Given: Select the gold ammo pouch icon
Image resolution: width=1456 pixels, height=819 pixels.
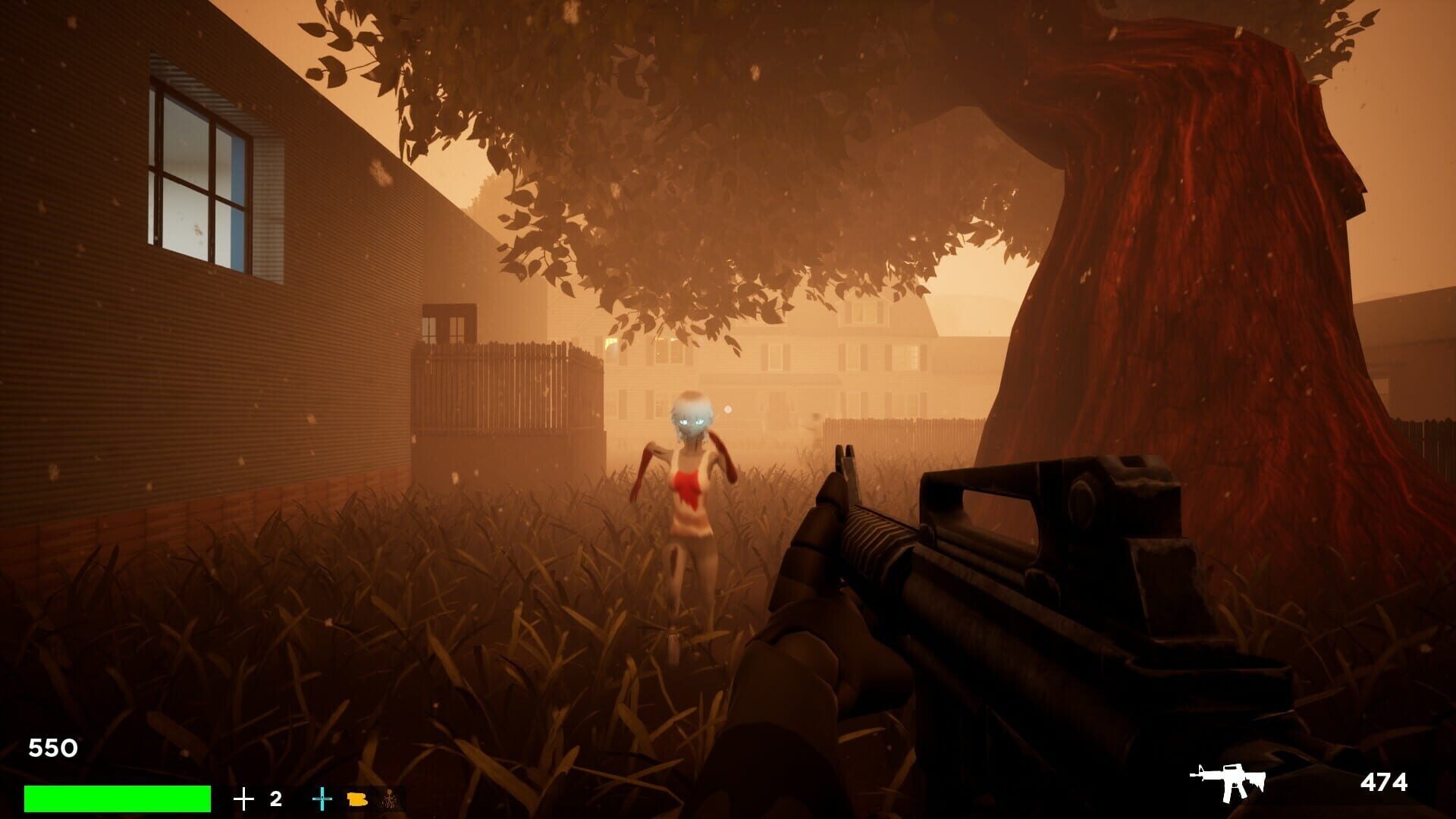Looking at the screenshot, I should point(355,799).
